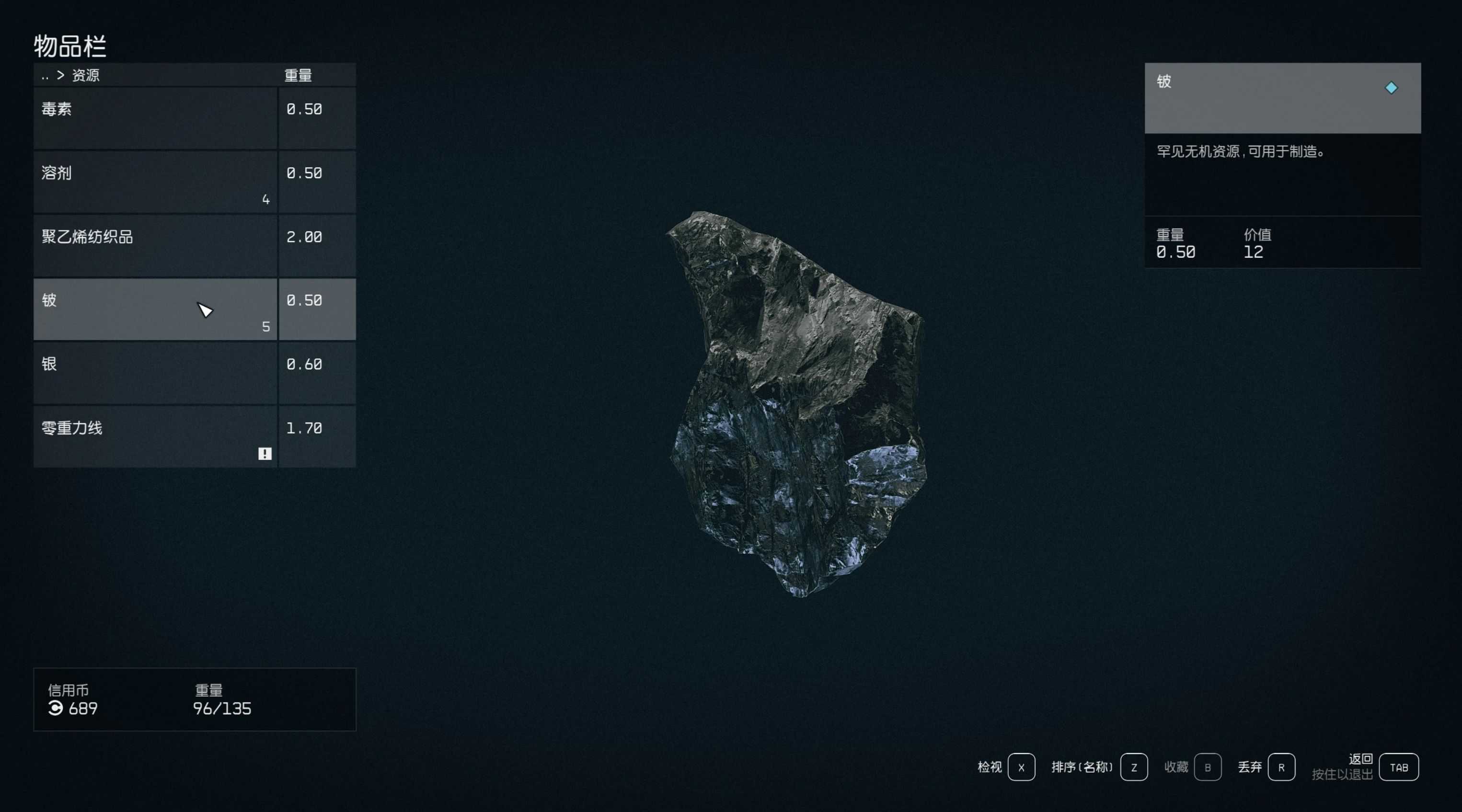This screenshot has height=812, width=1462.
Task: Go back via the '..' breadcrumb
Action: click(x=46, y=76)
